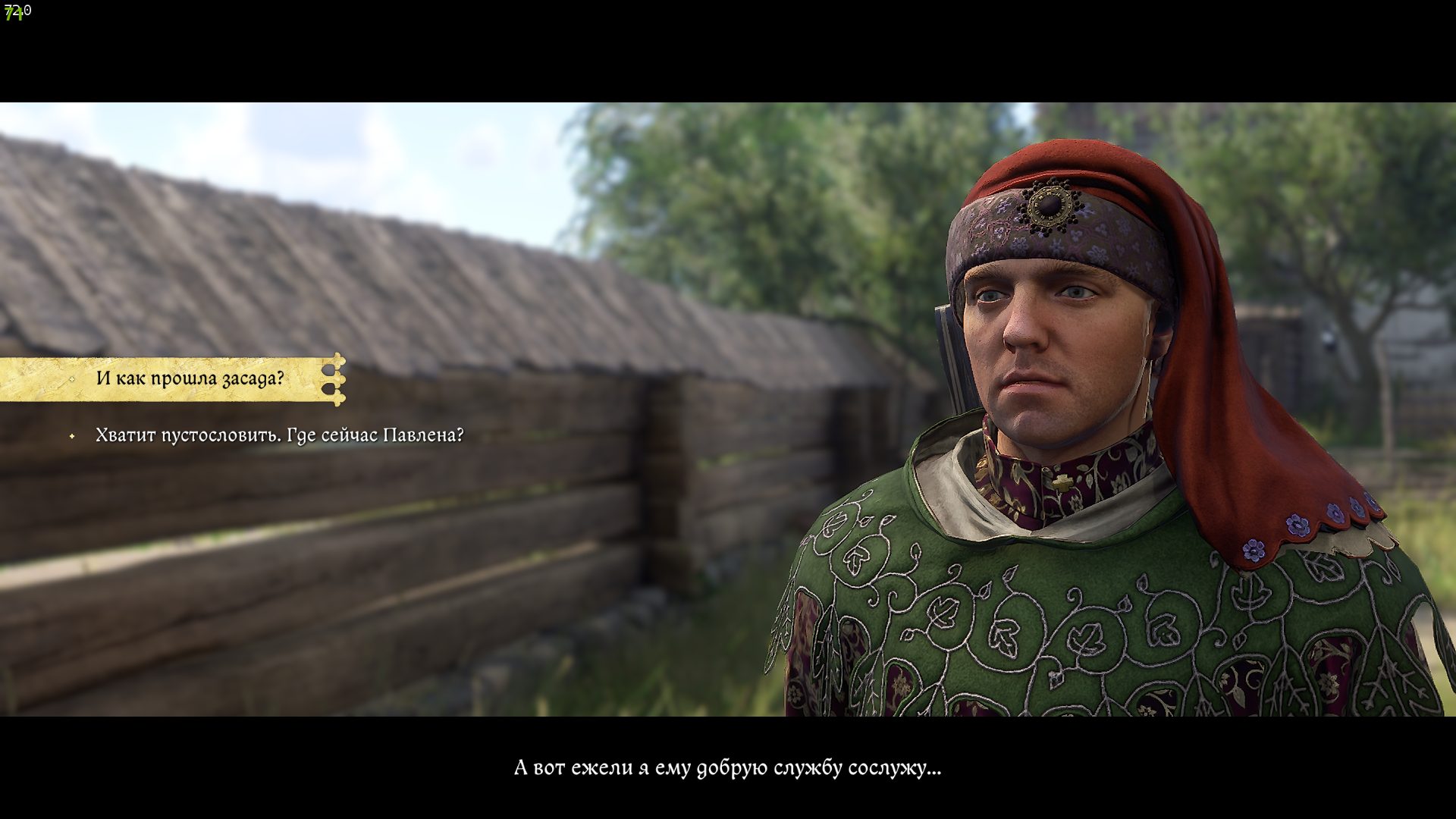The width and height of the screenshot is (1456, 819).
Task: Choose the reply "И как прошла засада?"
Action: coord(190,378)
